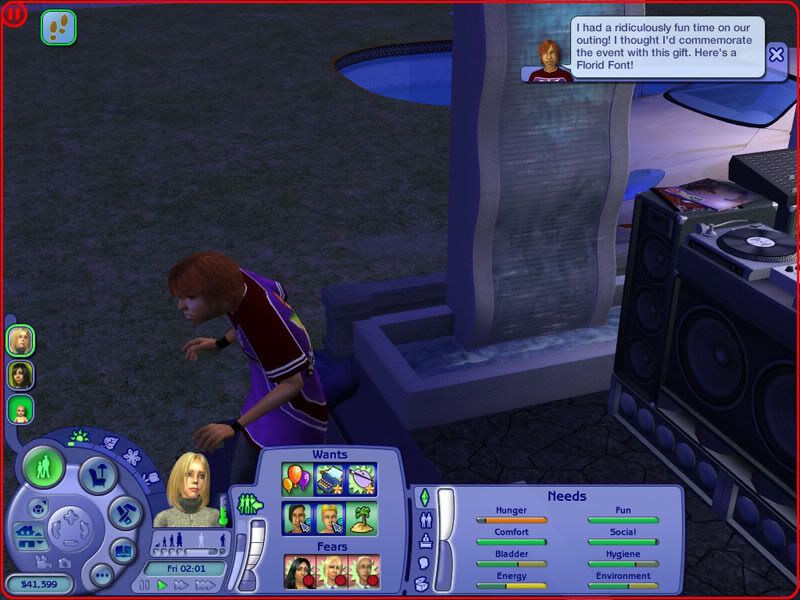
Task: Click the palm tree island want
Action: 362,517
